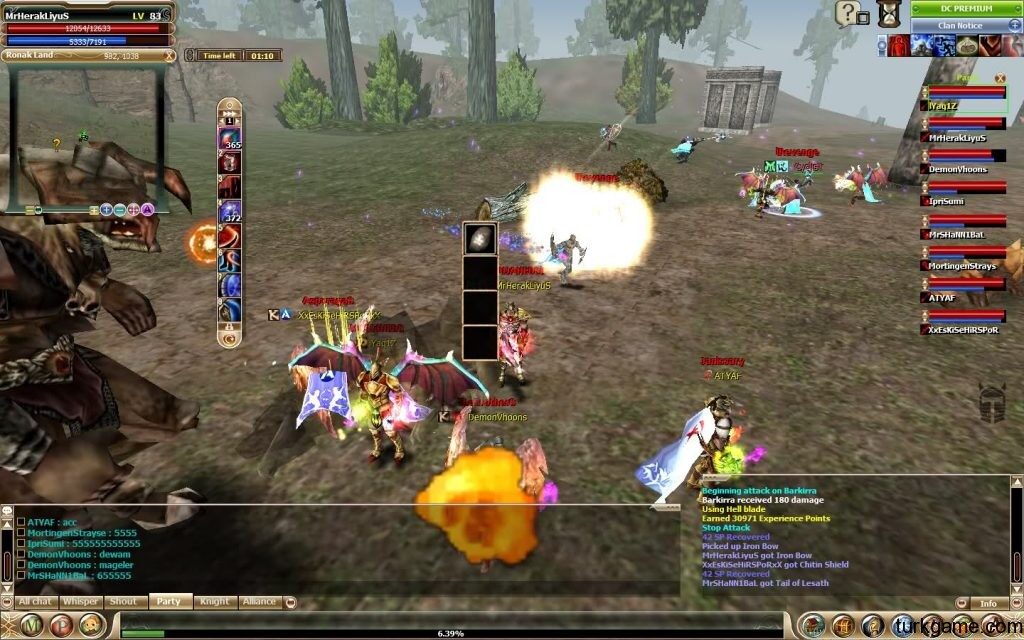Image resolution: width=1024 pixels, height=640 pixels.
Task: Switch to the All chat tab
Action: point(35,602)
